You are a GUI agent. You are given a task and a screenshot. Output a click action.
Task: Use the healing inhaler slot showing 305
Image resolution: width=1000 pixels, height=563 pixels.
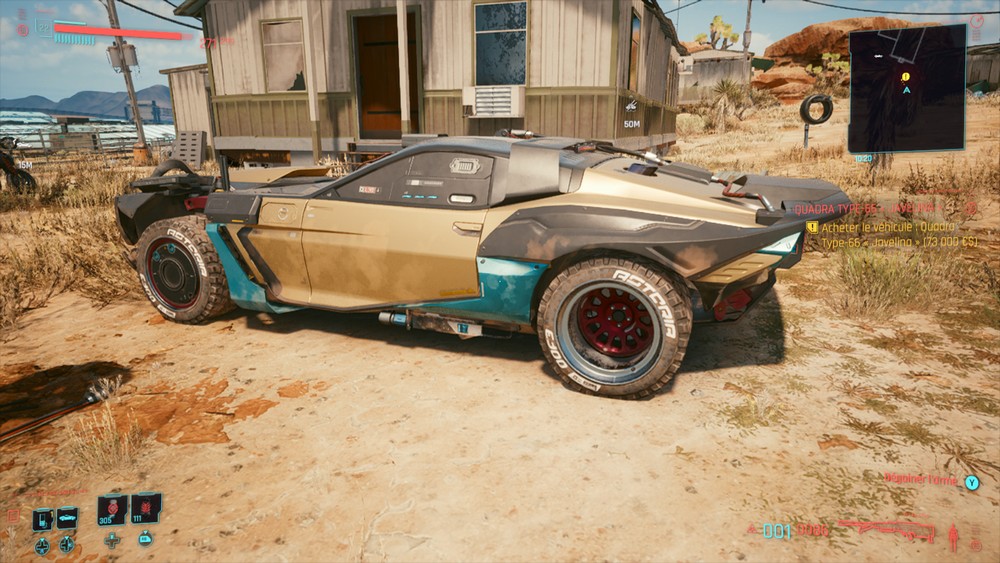coord(112,509)
